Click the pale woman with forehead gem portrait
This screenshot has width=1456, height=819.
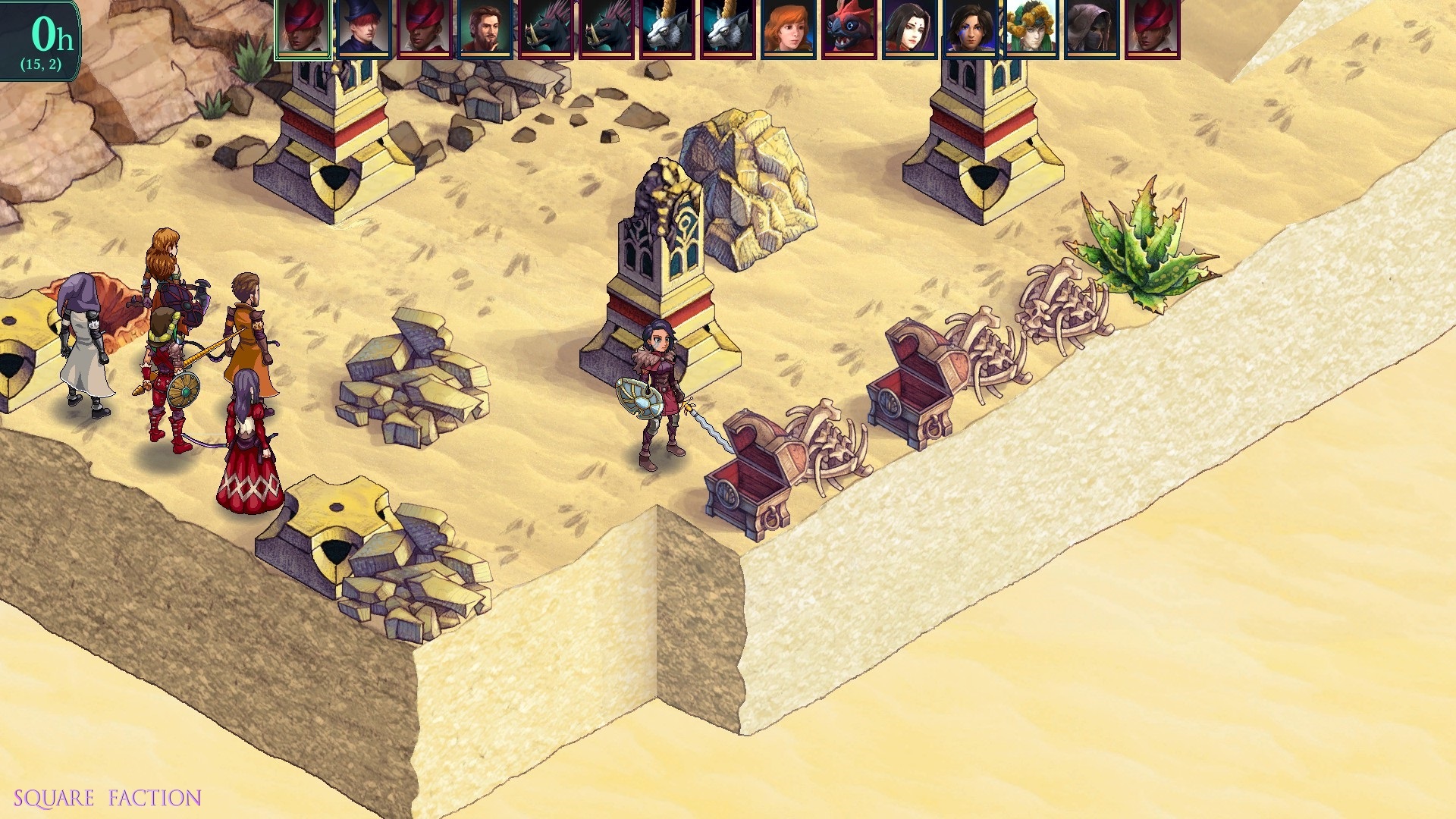tap(910, 28)
